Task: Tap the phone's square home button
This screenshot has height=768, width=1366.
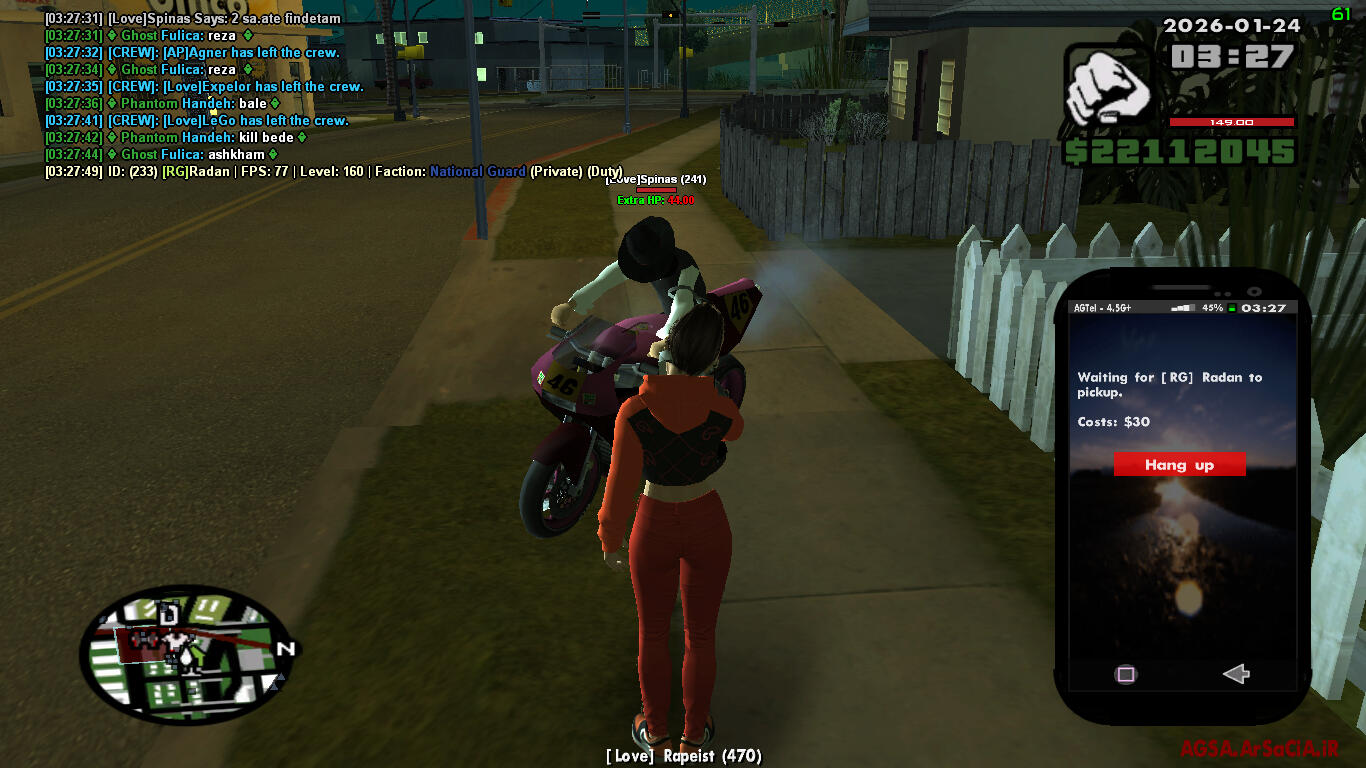Action: pos(1126,674)
